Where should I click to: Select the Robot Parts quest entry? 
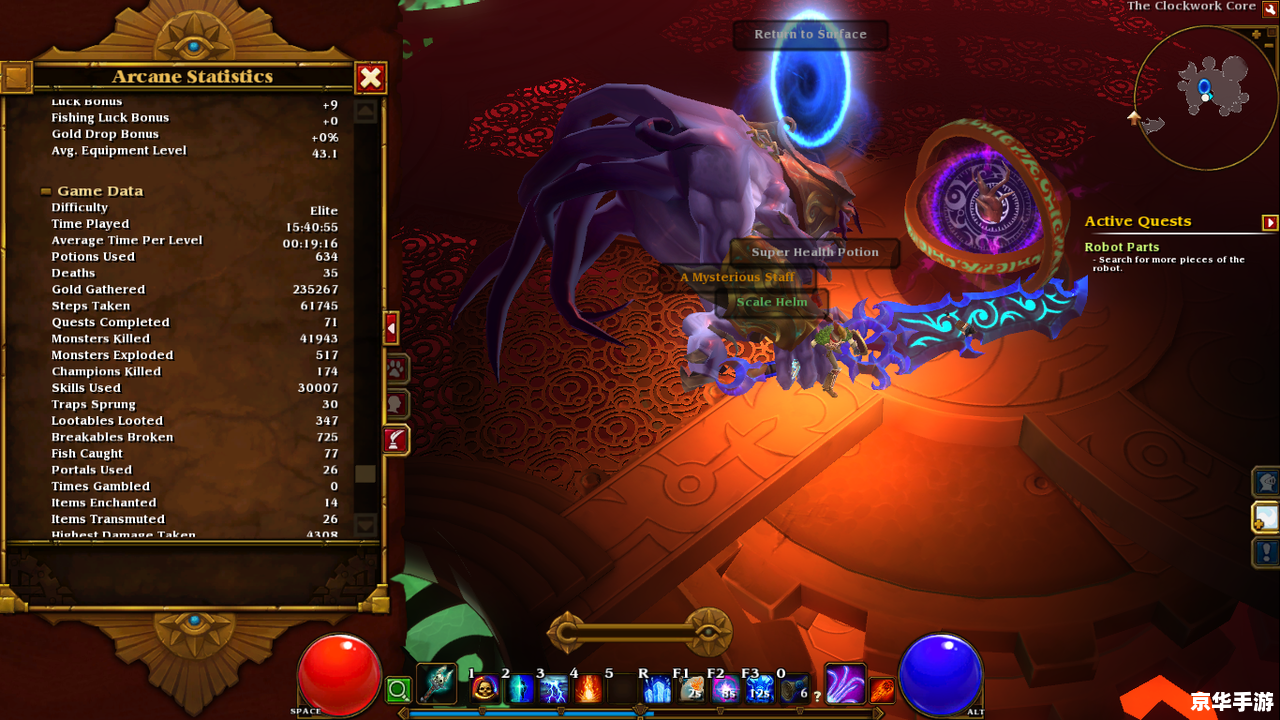[1121, 247]
